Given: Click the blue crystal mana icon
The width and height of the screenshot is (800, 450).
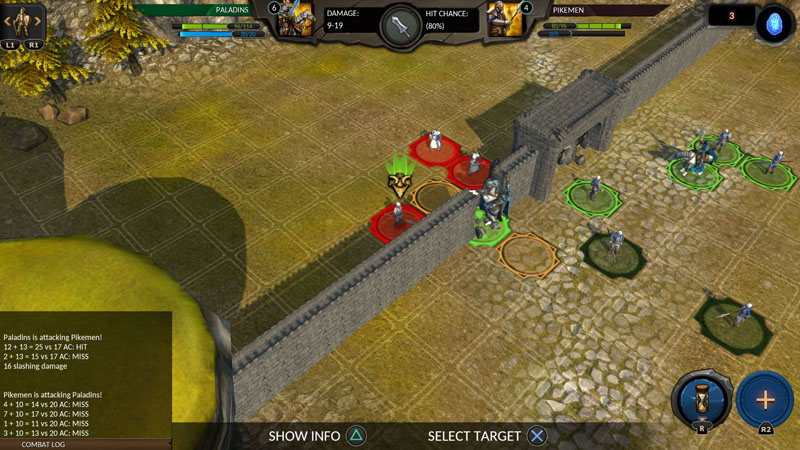Looking at the screenshot, I should [773, 23].
